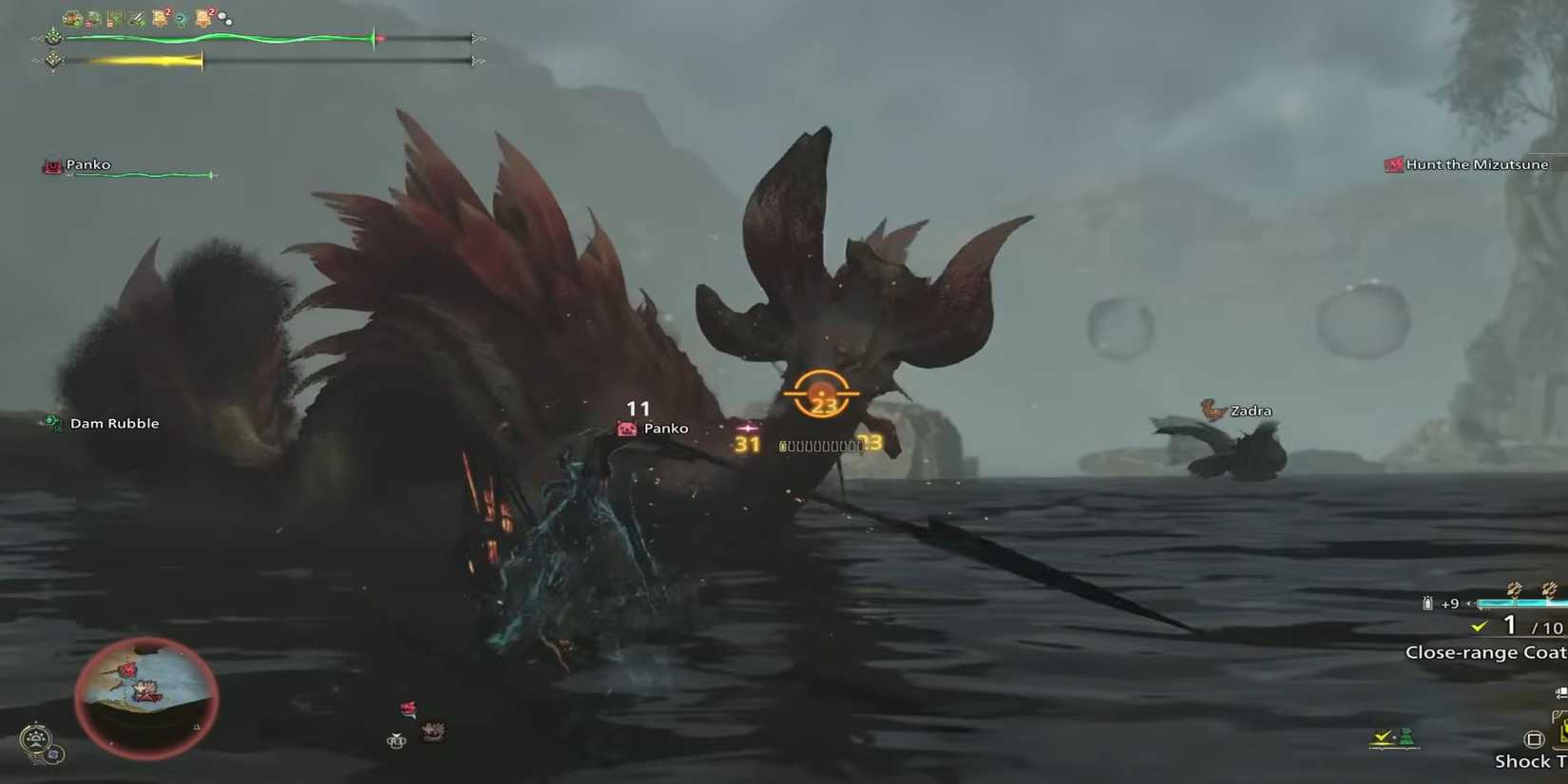The width and height of the screenshot is (1568, 784).
Task: Select the teal droplet status effect icon
Action: (182, 18)
